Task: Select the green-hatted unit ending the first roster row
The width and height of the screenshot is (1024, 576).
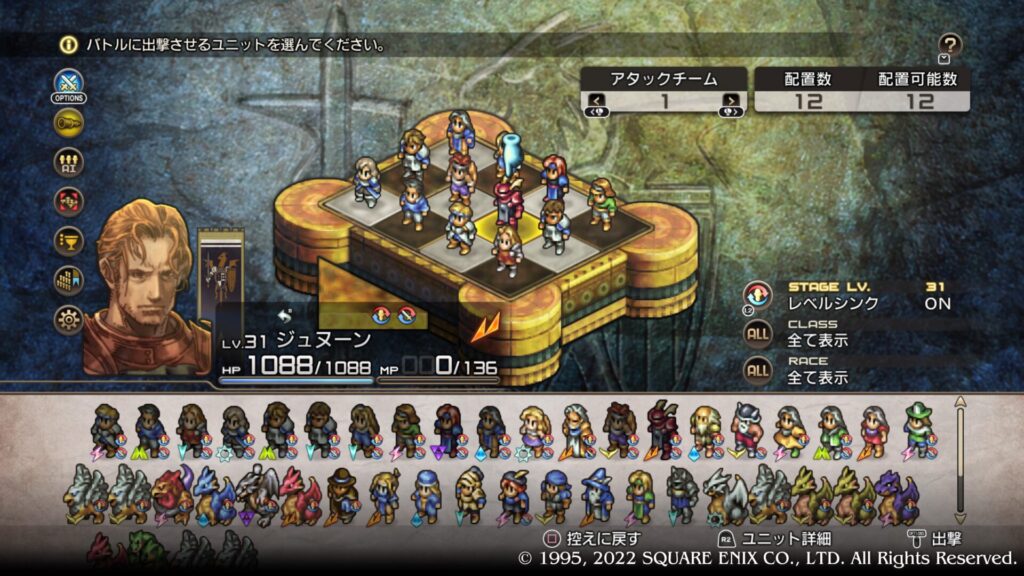Action: tap(918, 430)
